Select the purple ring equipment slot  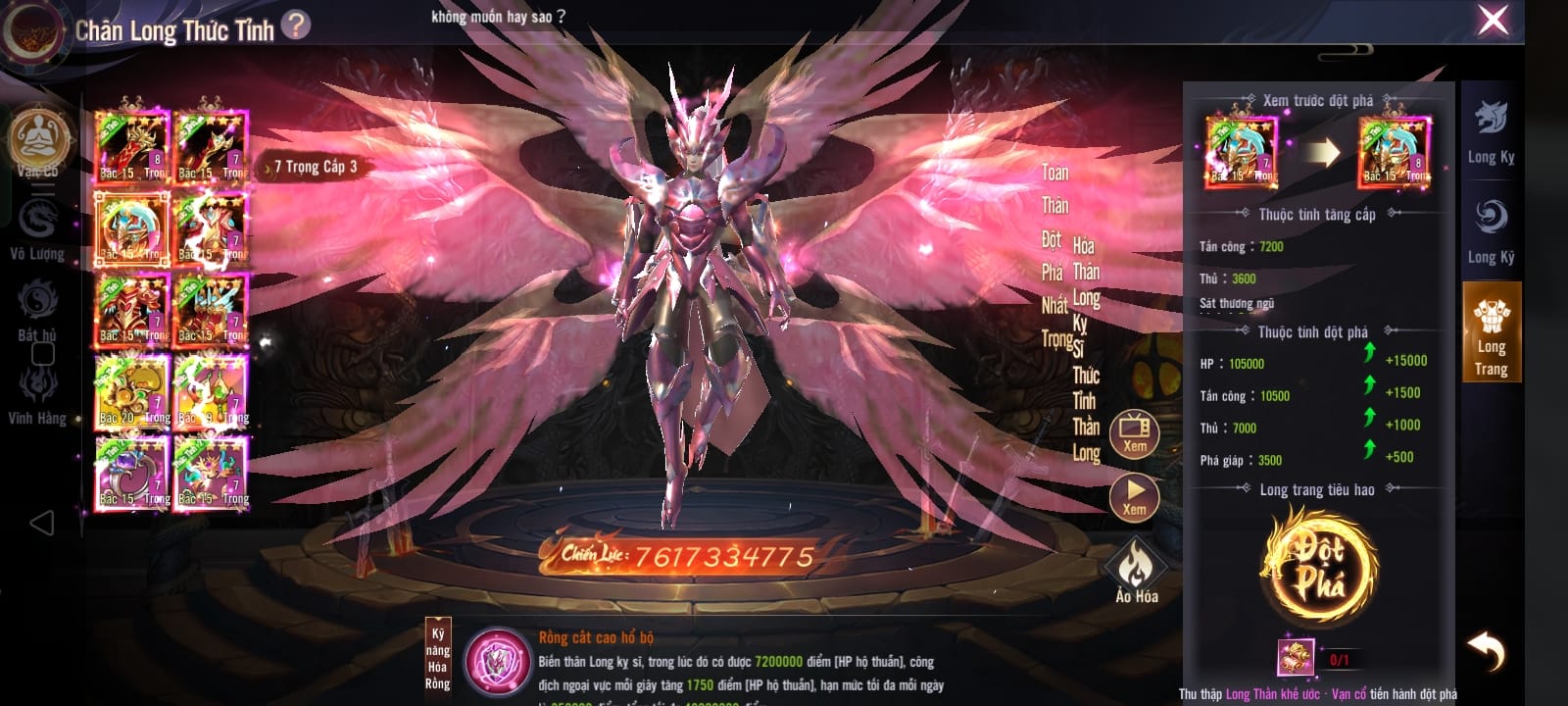pyautogui.click(x=131, y=474)
